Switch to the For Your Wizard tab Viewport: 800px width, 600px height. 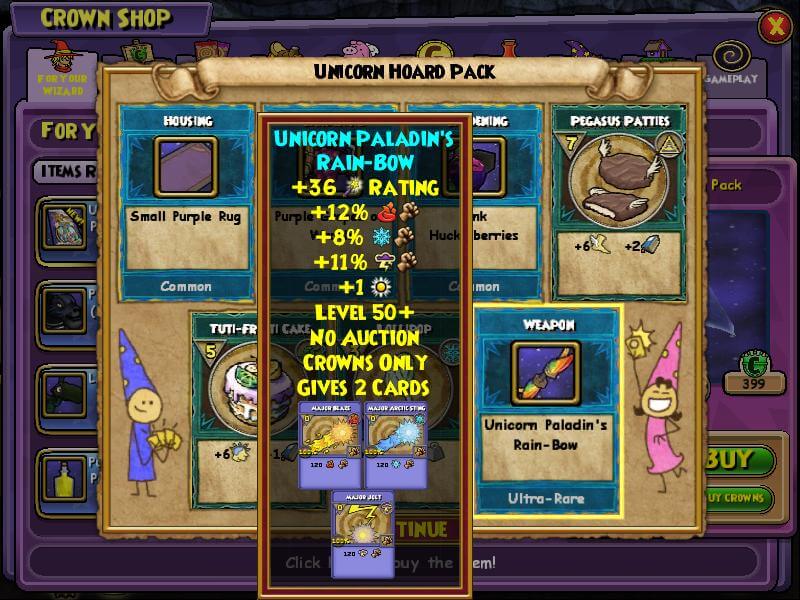(62, 70)
